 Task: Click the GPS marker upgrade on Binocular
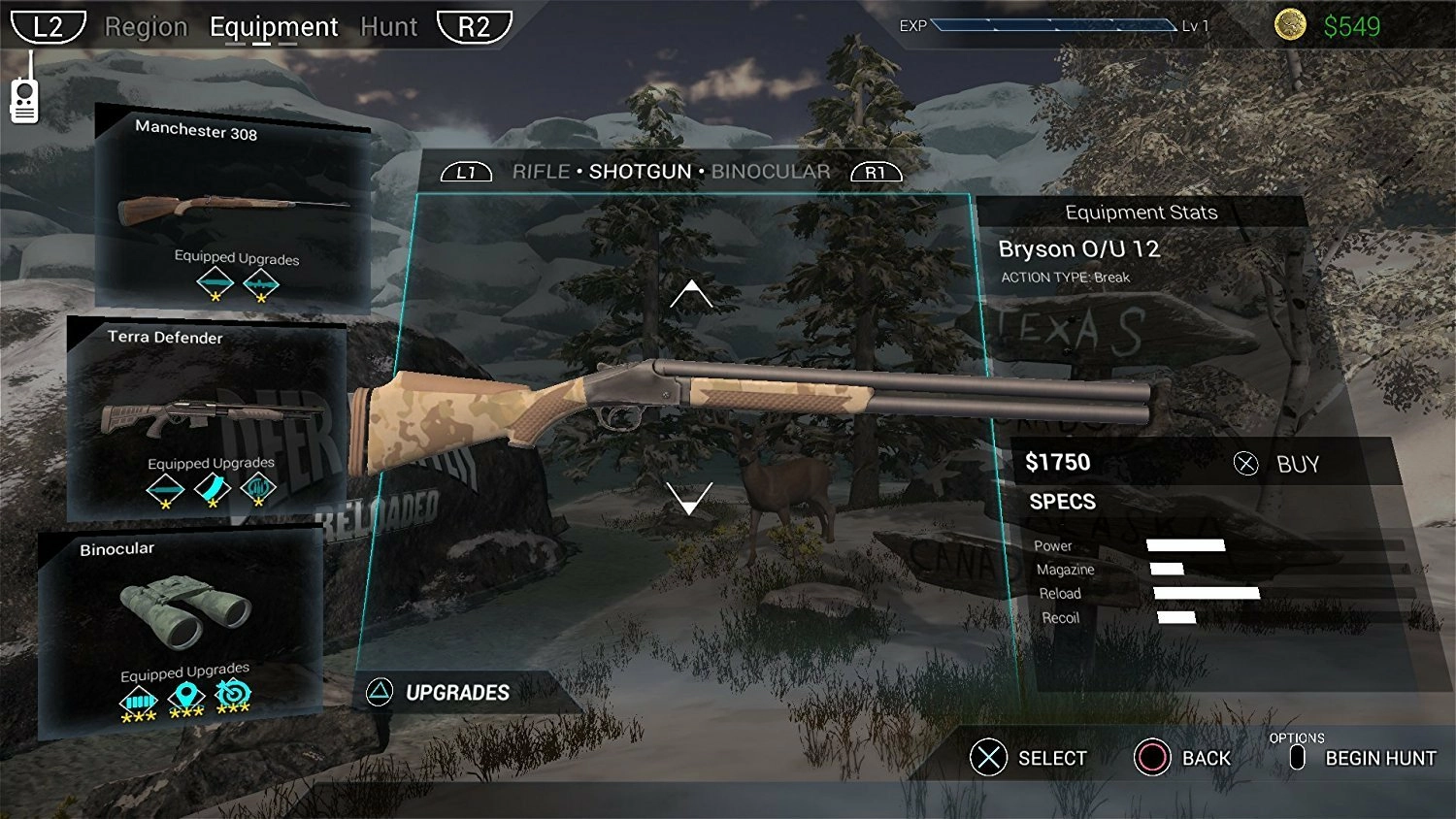pos(184,695)
